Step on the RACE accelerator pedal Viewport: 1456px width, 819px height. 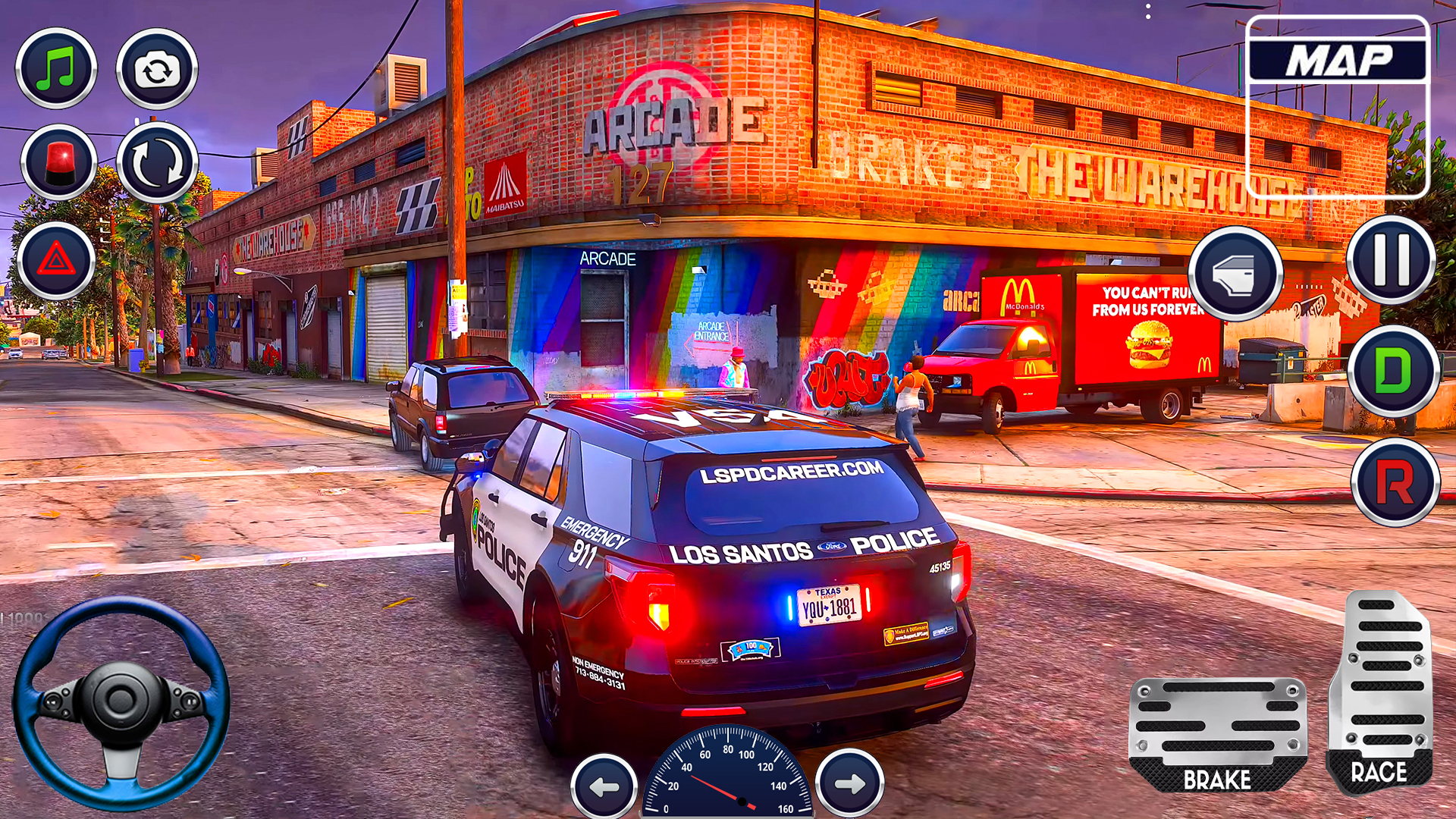click(1380, 692)
